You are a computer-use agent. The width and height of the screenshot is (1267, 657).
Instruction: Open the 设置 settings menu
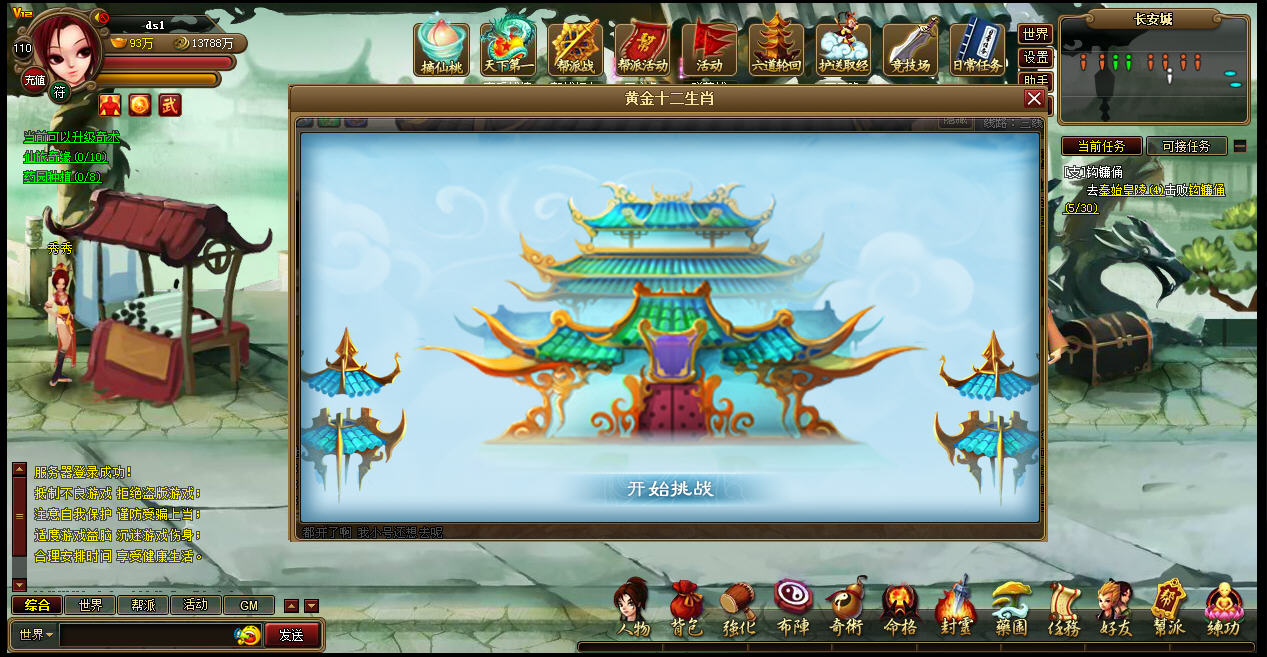[1035, 58]
